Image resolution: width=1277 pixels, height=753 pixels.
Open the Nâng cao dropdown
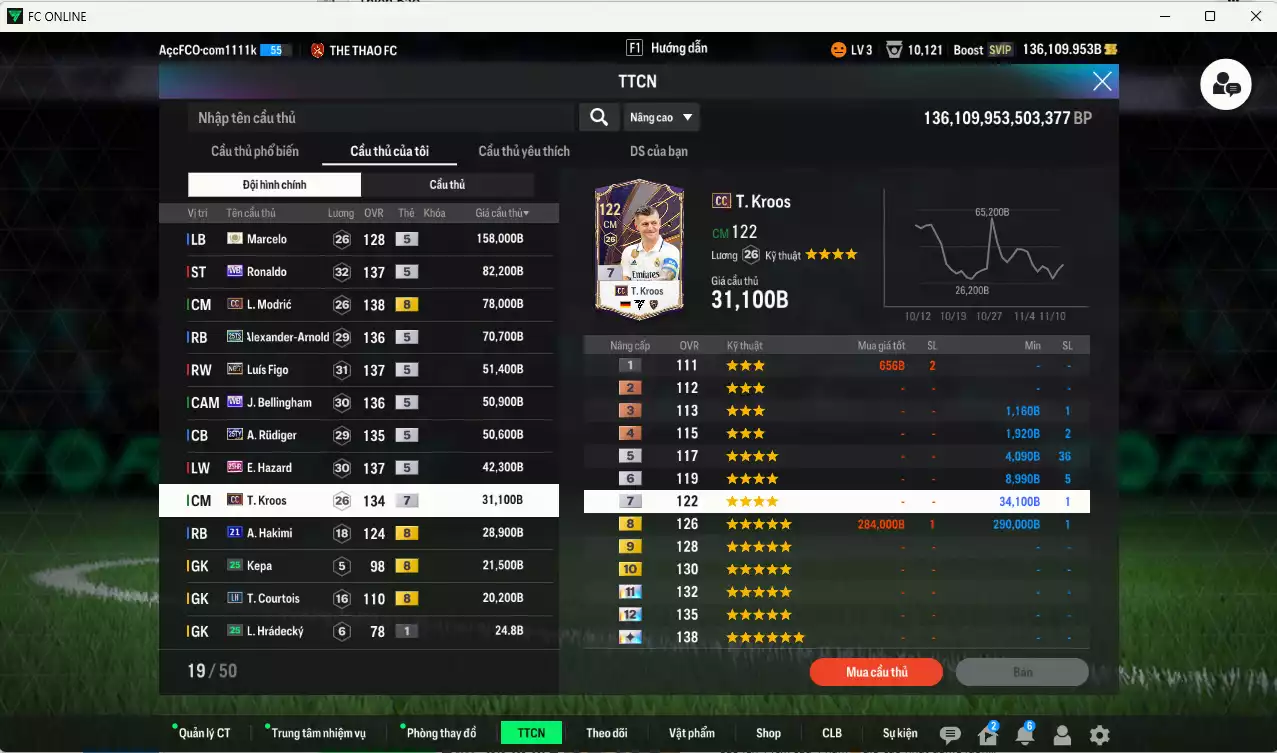tap(661, 118)
